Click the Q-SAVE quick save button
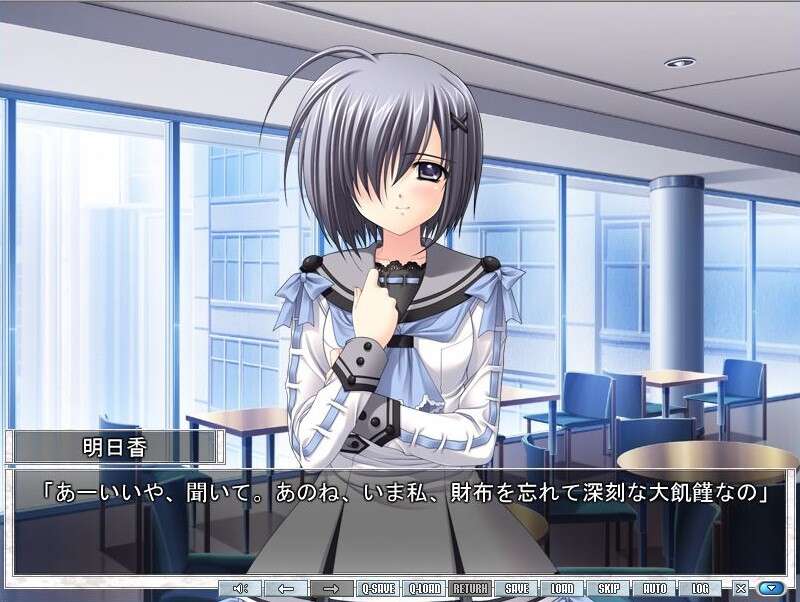Screen dimensions: 800x602 pos(379,589)
